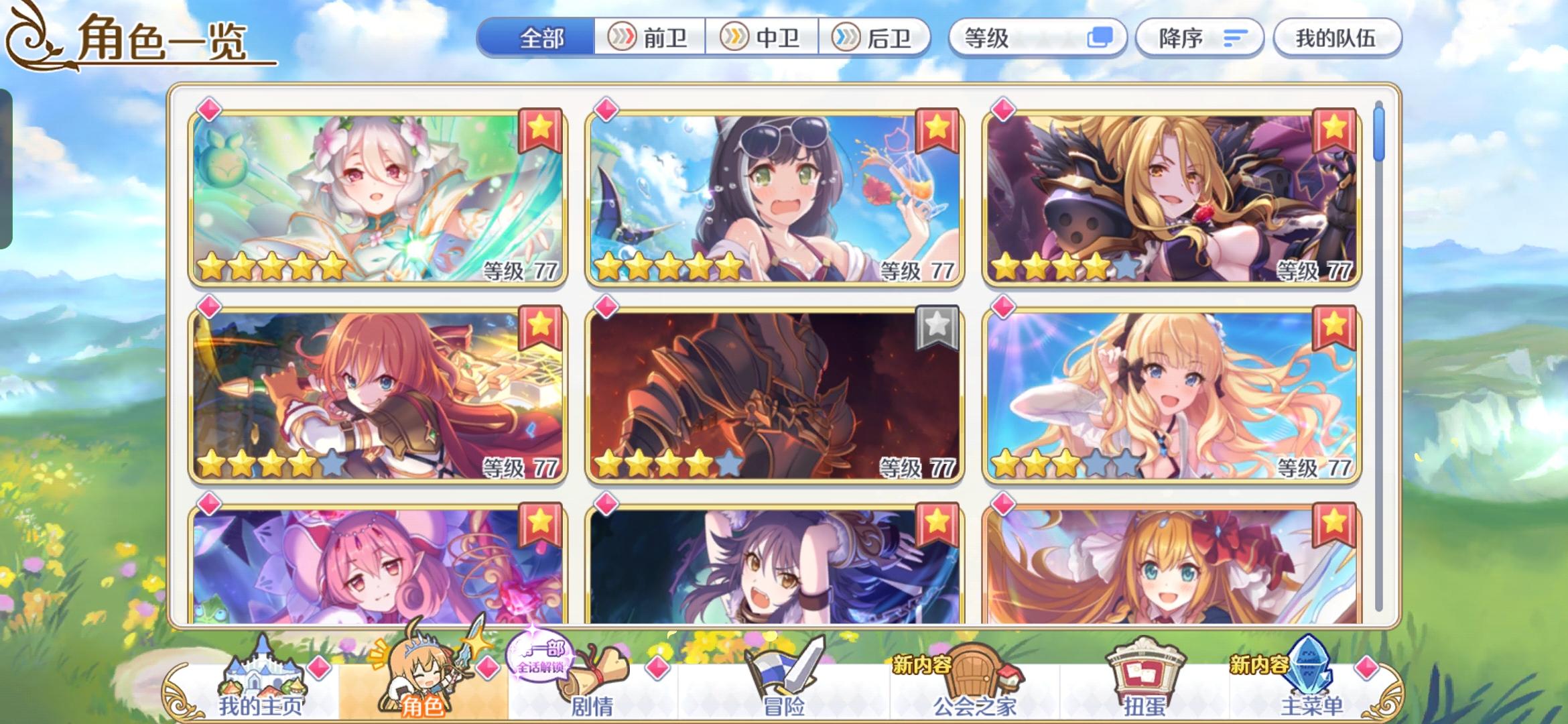The height and width of the screenshot is (724, 1568).
Task: Click the red arrow badge on 前卫 tab
Action: [623, 38]
